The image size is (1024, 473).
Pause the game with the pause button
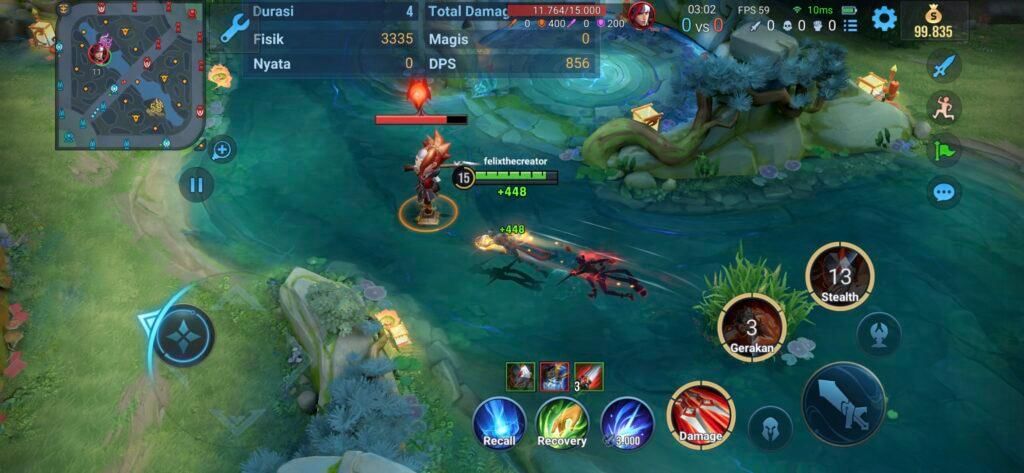point(196,185)
